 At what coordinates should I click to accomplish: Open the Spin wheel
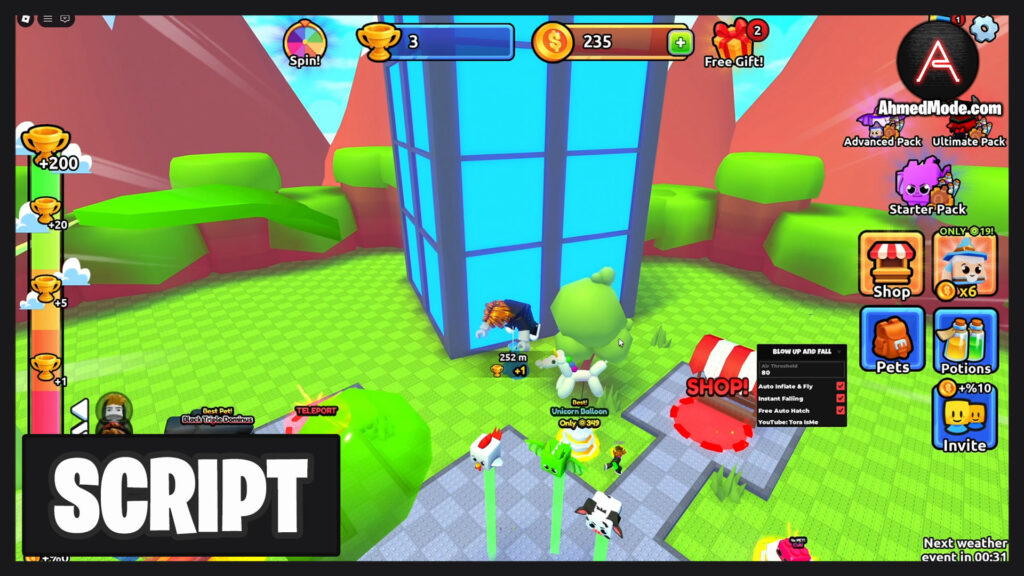[x=305, y=41]
